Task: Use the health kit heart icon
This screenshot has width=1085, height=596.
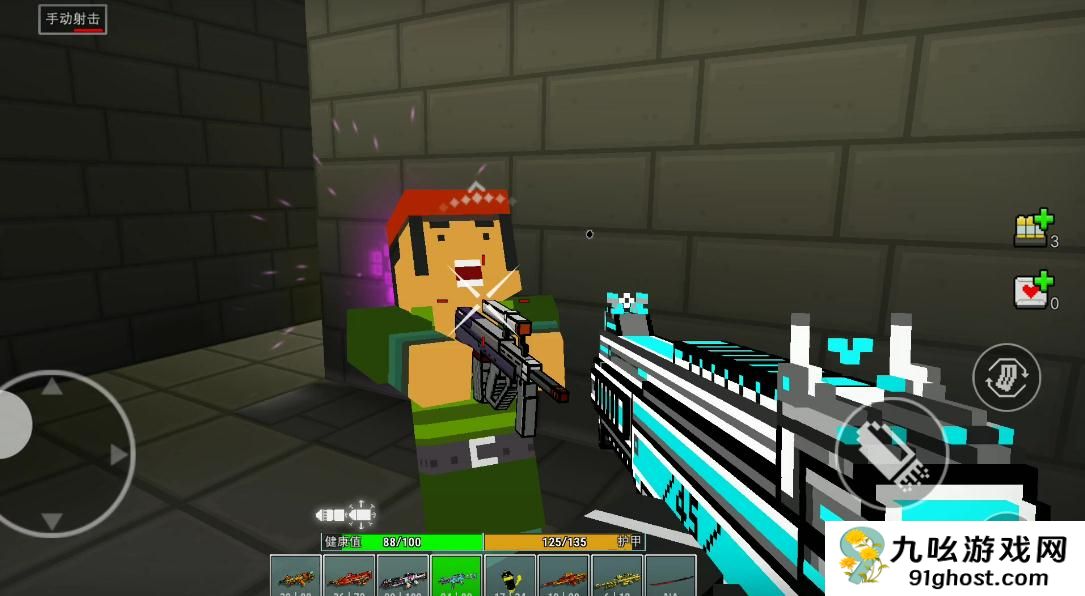Action: [x=1034, y=289]
